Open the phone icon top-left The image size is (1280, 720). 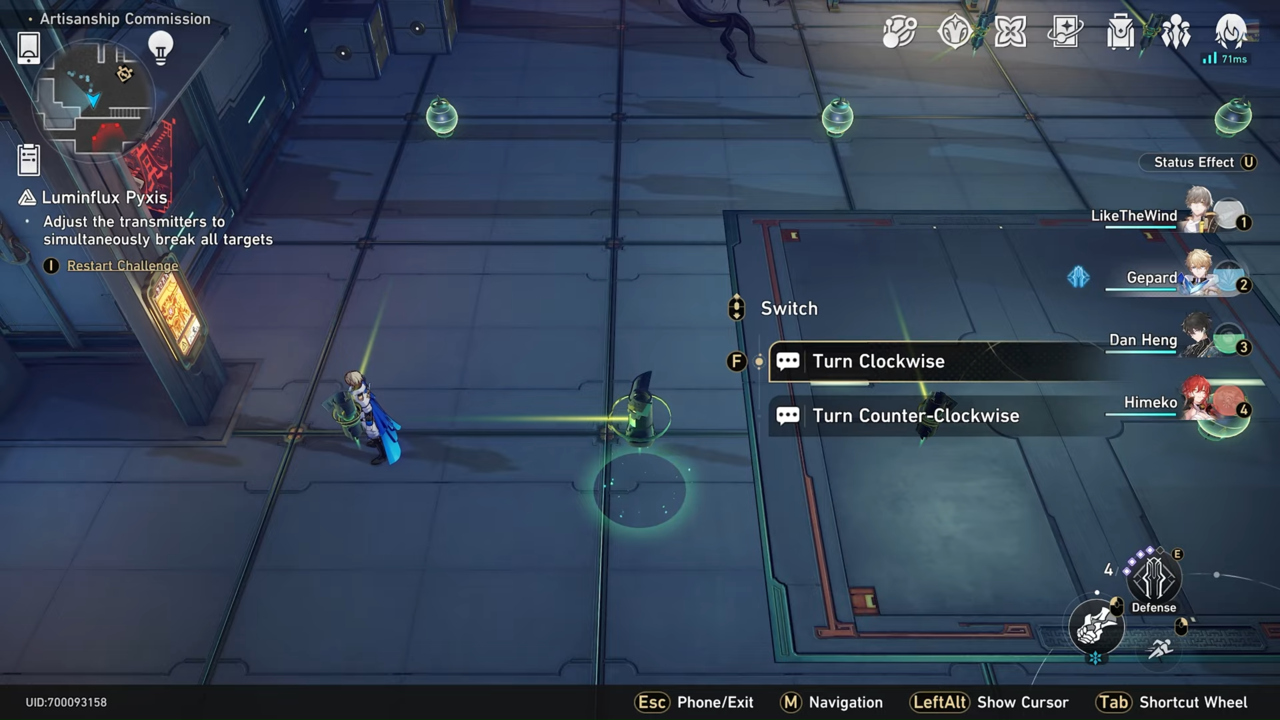27,46
